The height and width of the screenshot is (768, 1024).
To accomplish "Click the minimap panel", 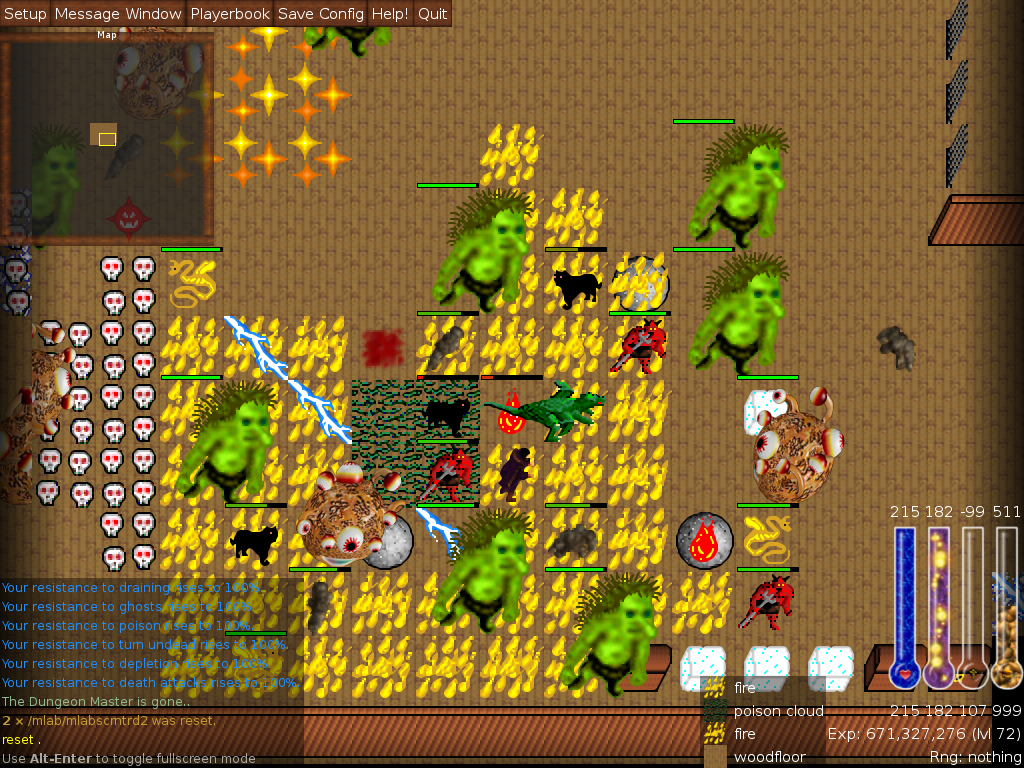I will 106,138.
